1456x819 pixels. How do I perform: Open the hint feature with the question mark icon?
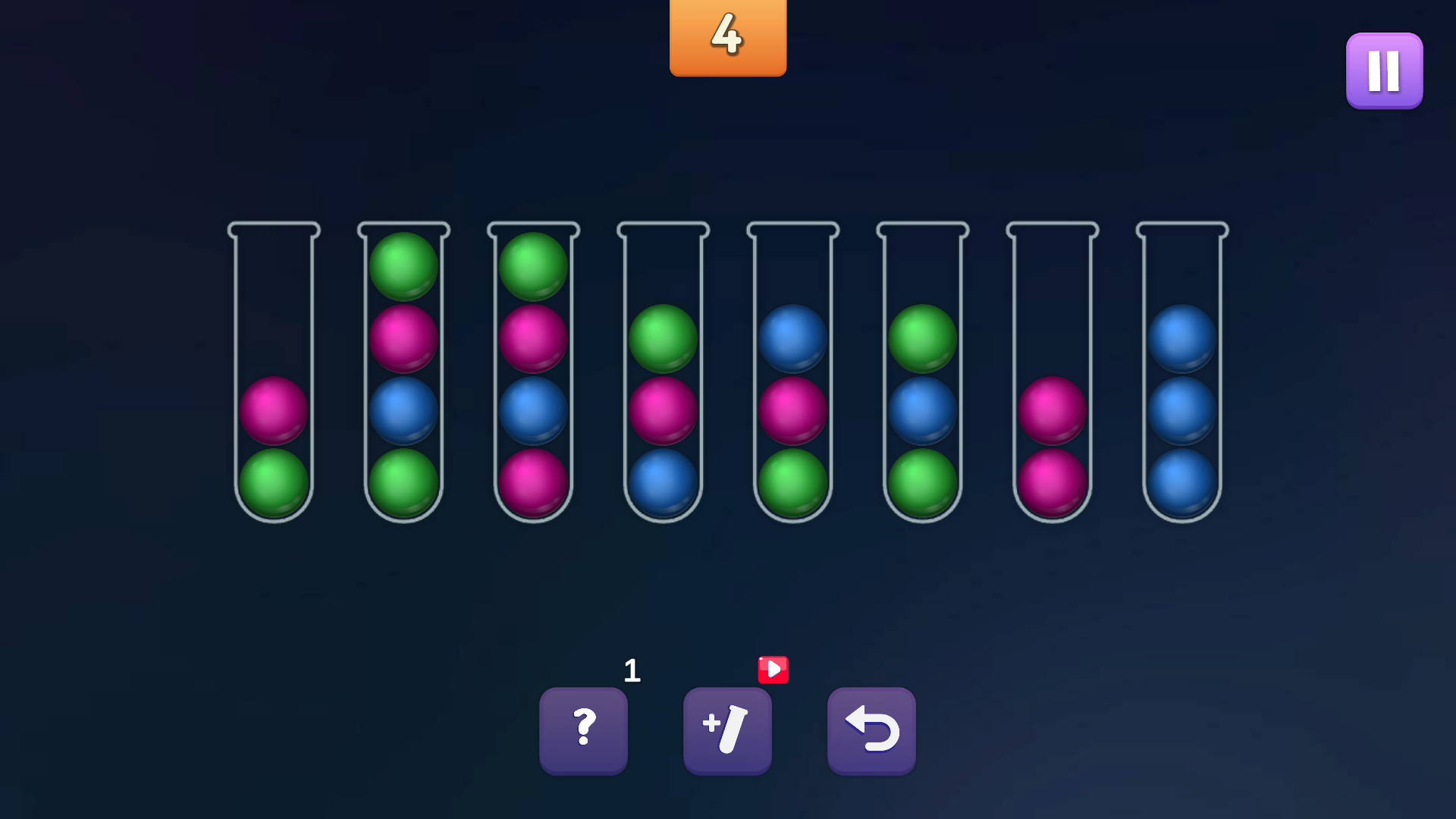click(584, 730)
